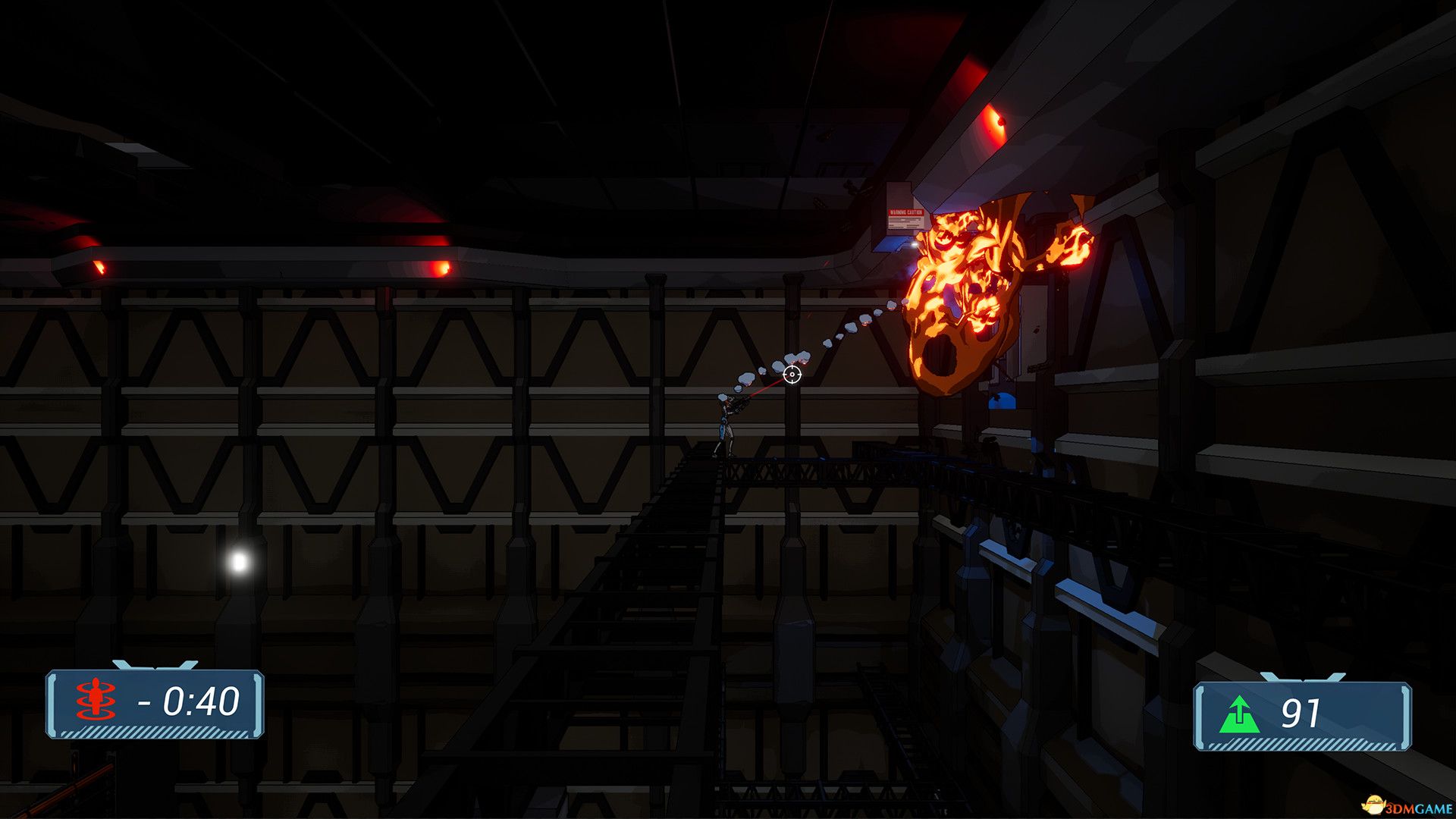1456x819 pixels.
Task: Click the number 91 in the score panel
Action: pyautogui.click(x=1301, y=713)
